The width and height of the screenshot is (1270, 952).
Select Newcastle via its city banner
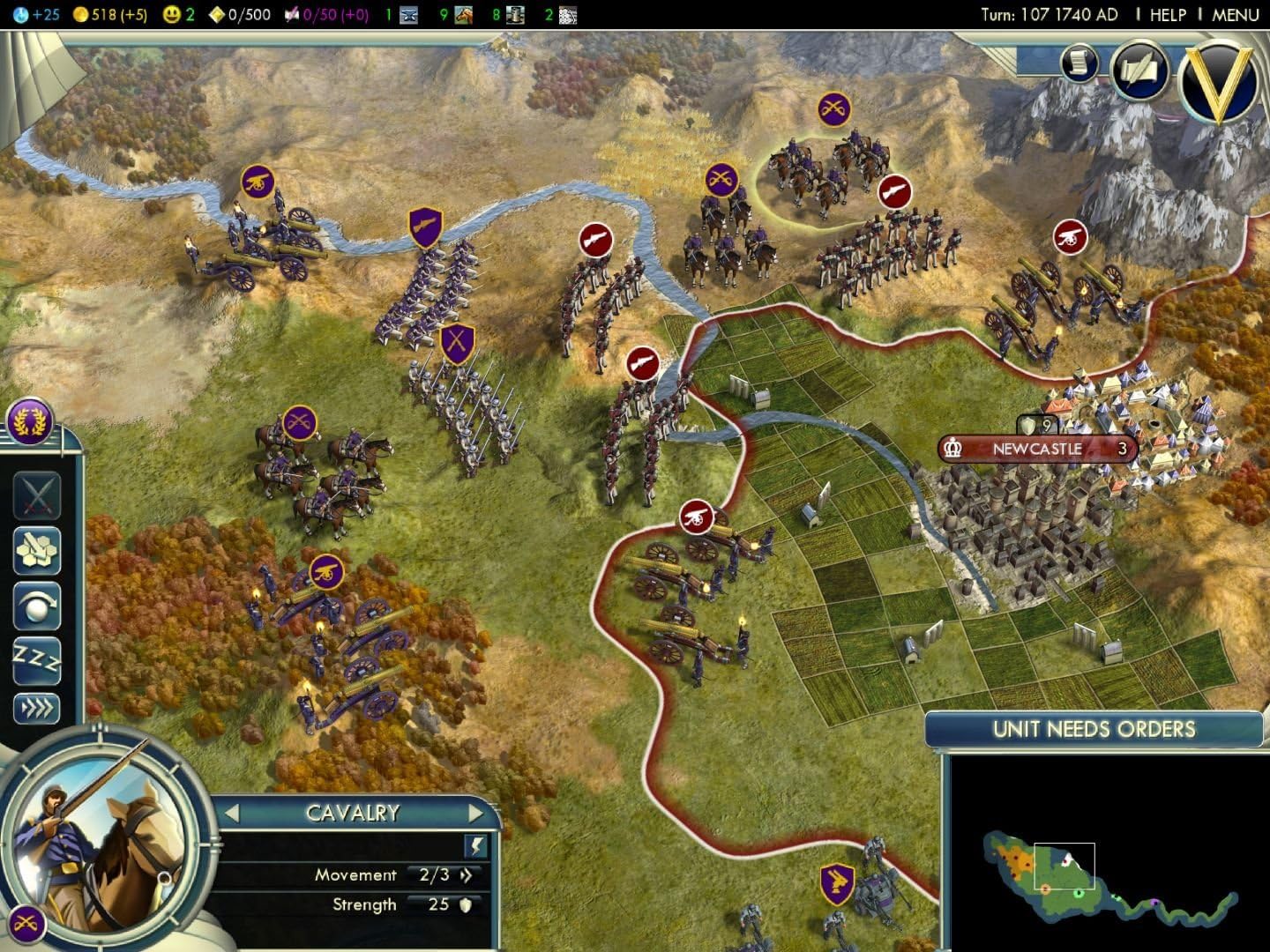pos(1036,448)
